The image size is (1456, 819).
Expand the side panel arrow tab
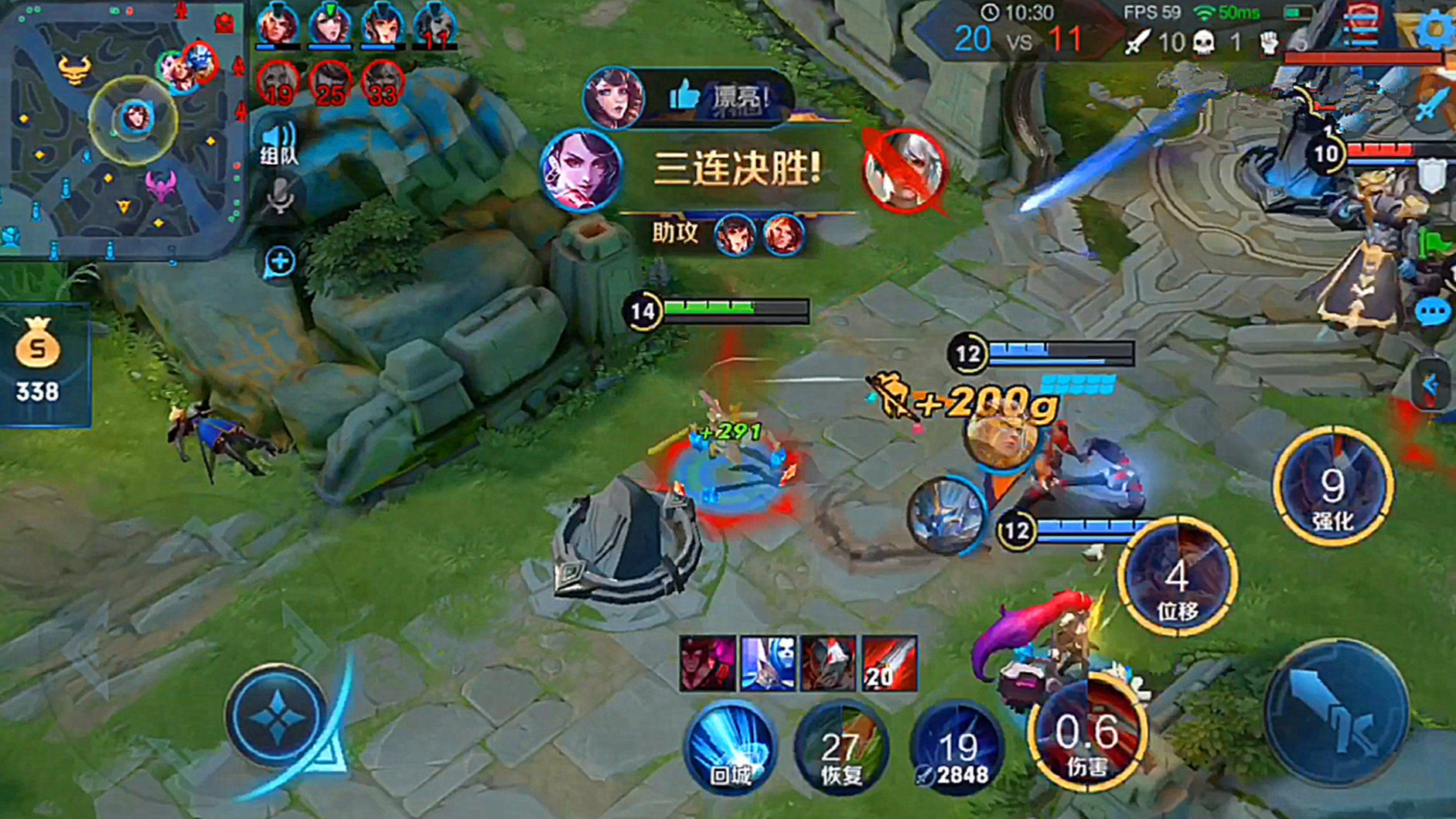pyautogui.click(x=1430, y=384)
